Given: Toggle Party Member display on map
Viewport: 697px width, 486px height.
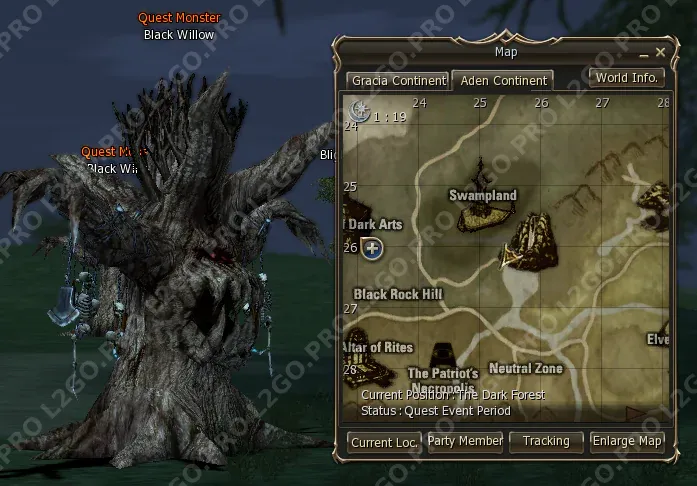Looking at the screenshot, I should (465, 441).
